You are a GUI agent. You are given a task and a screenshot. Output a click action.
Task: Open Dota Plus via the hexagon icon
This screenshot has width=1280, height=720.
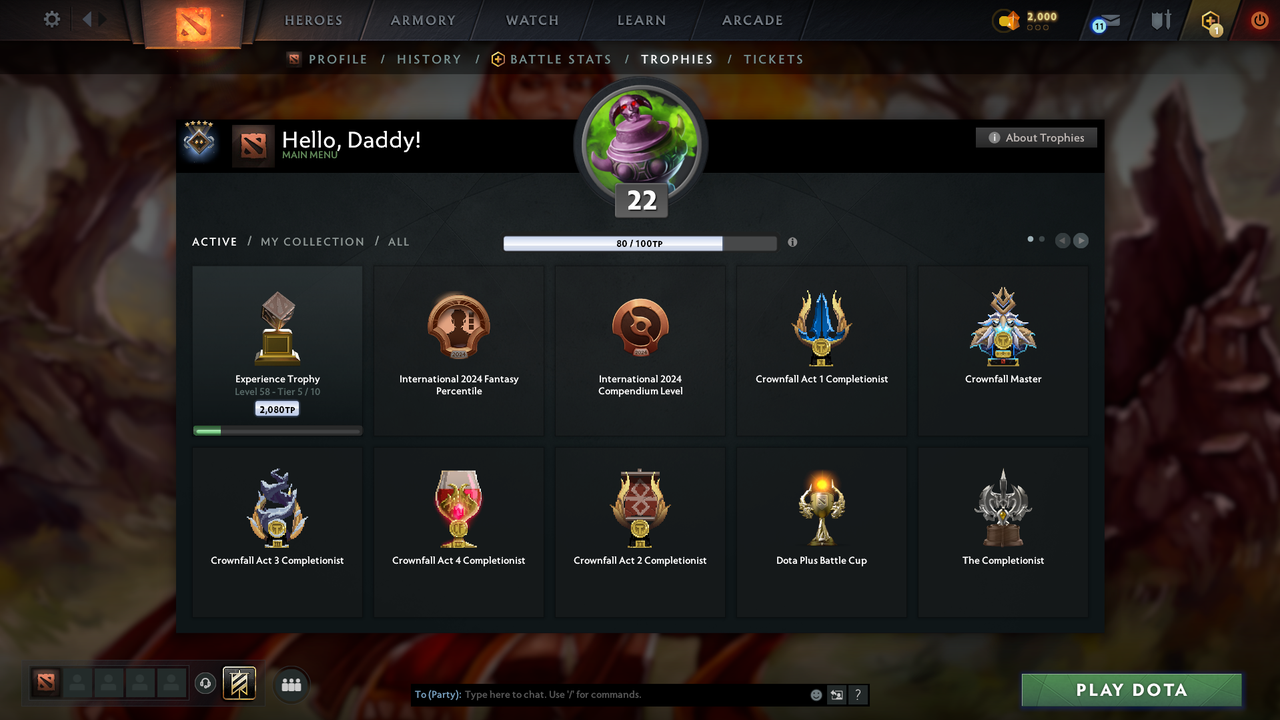click(1210, 20)
